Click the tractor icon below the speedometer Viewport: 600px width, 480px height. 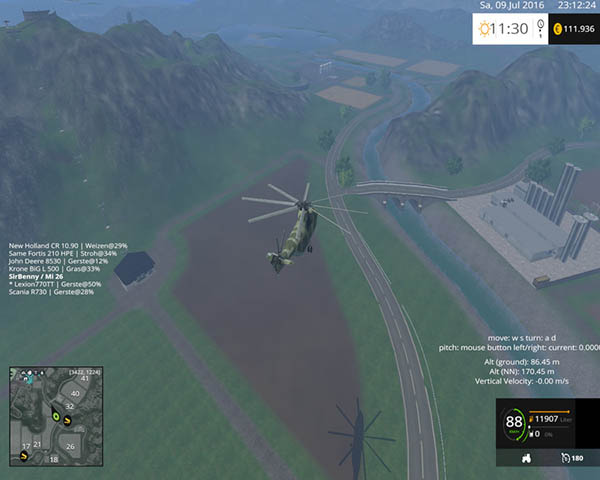tap(527, 457)
